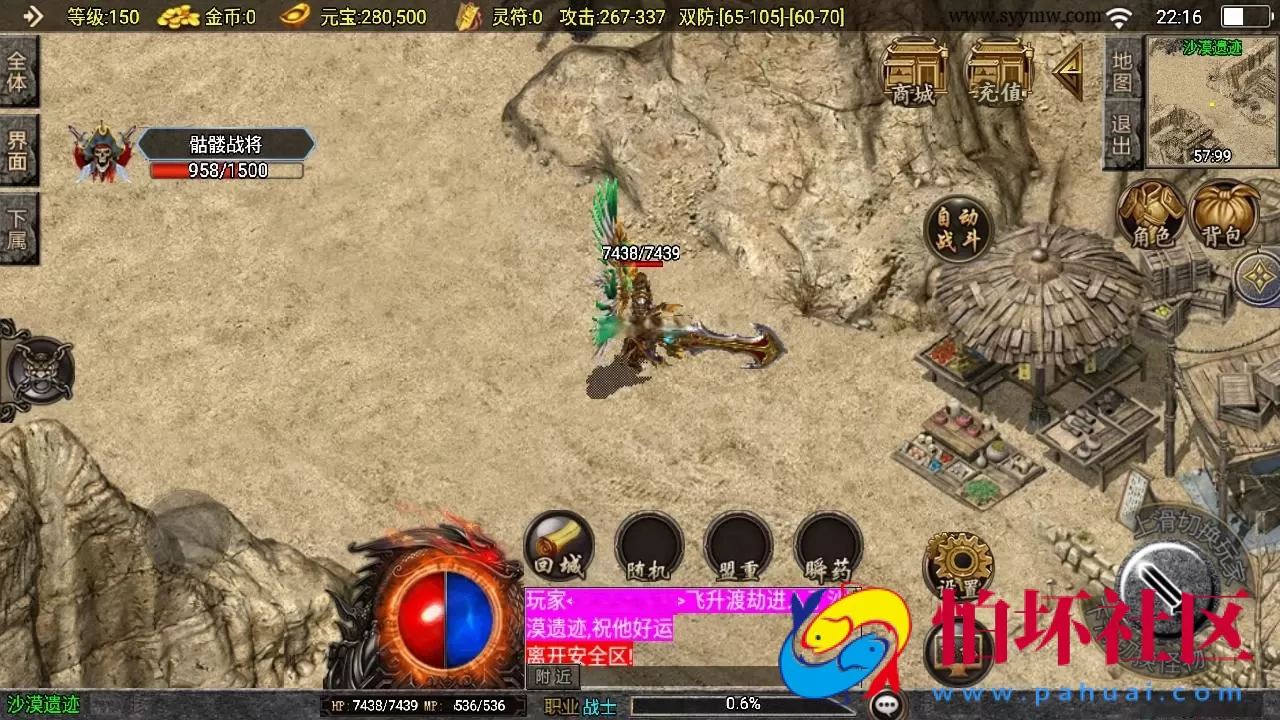Tap the 随机 random teleport icon
The image size is (1280, 720).
(648, 545)
